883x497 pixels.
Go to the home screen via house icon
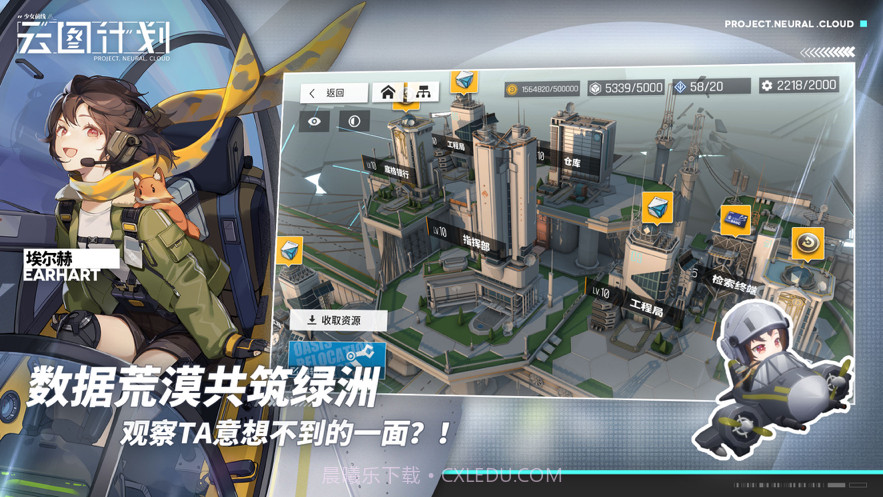point(388,93)
